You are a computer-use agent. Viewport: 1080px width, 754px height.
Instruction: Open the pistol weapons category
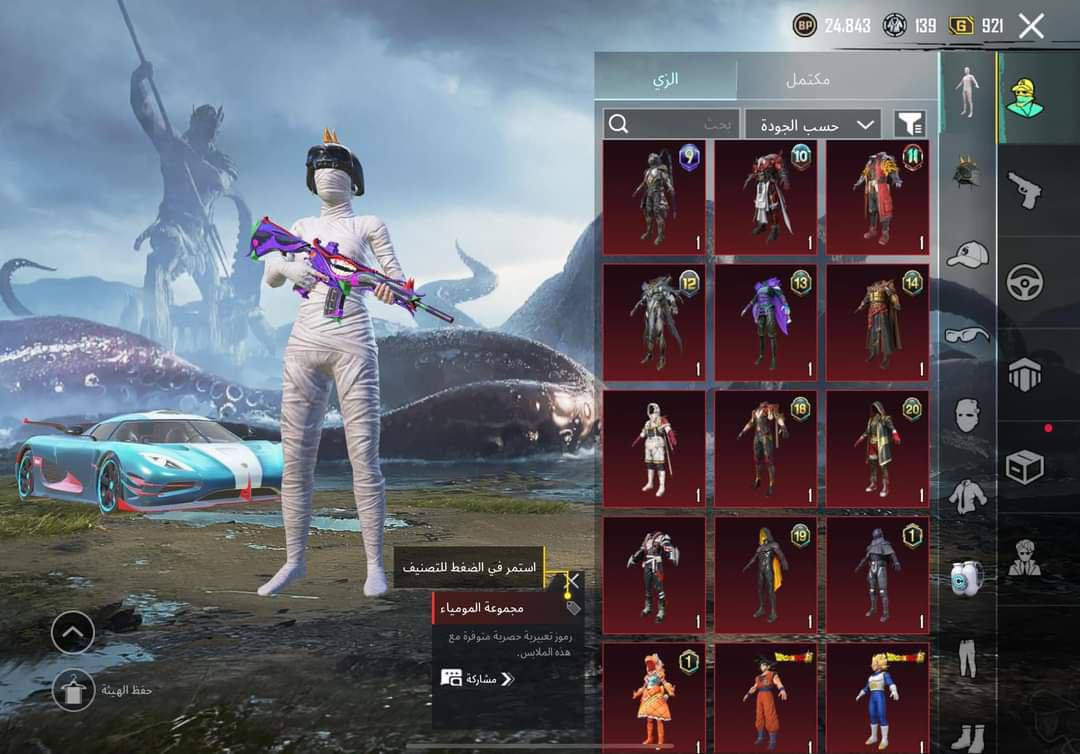(x=1025, y=190)
